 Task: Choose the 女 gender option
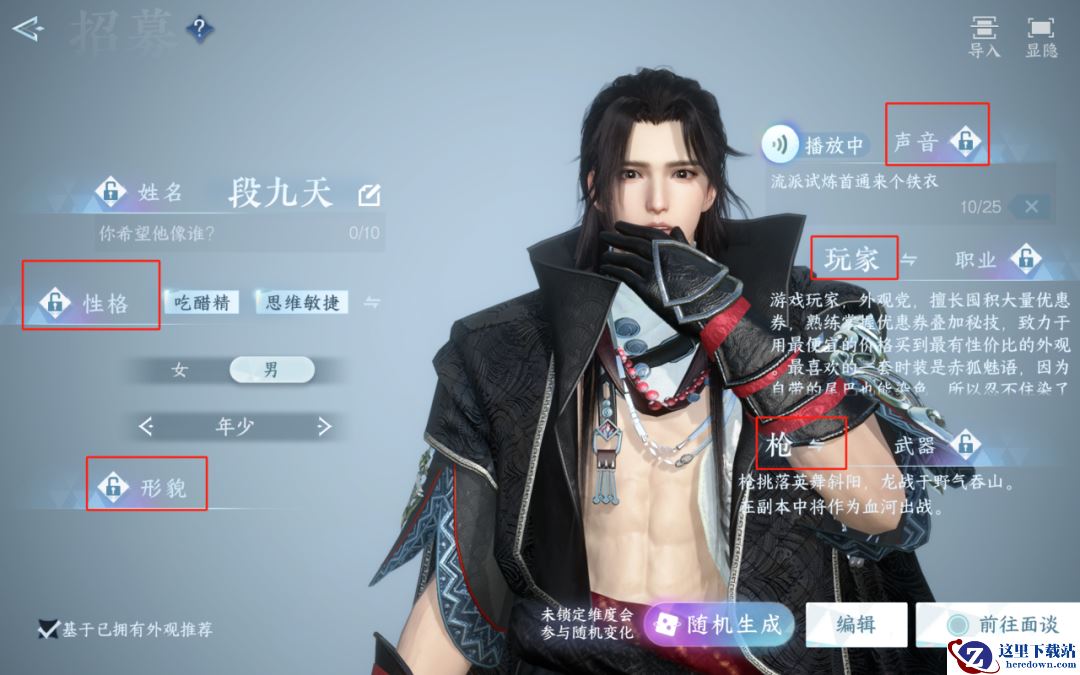(180, 370)
